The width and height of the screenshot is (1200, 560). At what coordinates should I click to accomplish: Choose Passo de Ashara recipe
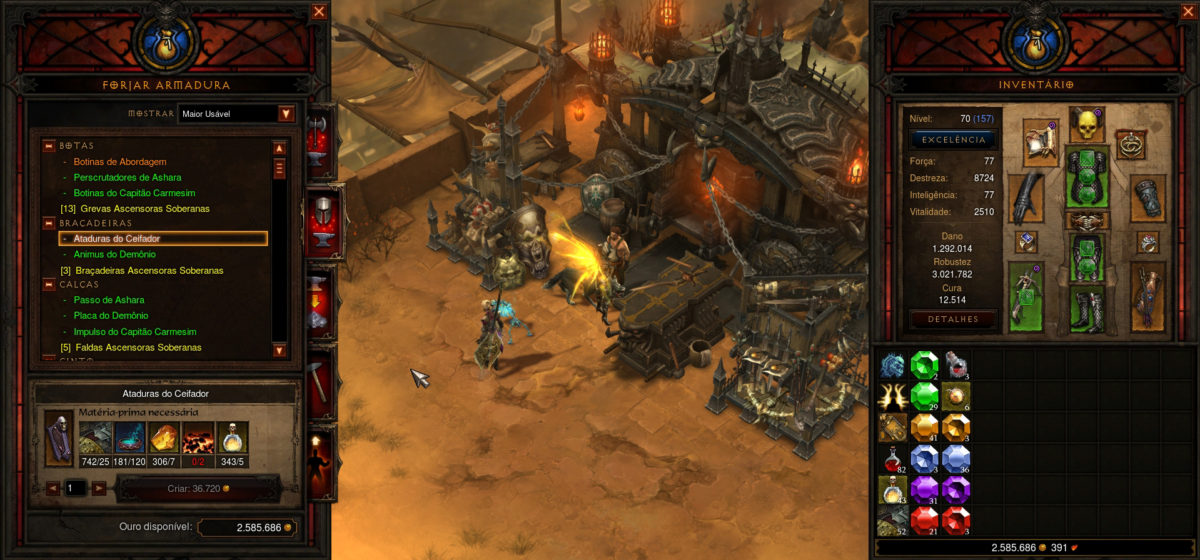[x=109, y=300]
